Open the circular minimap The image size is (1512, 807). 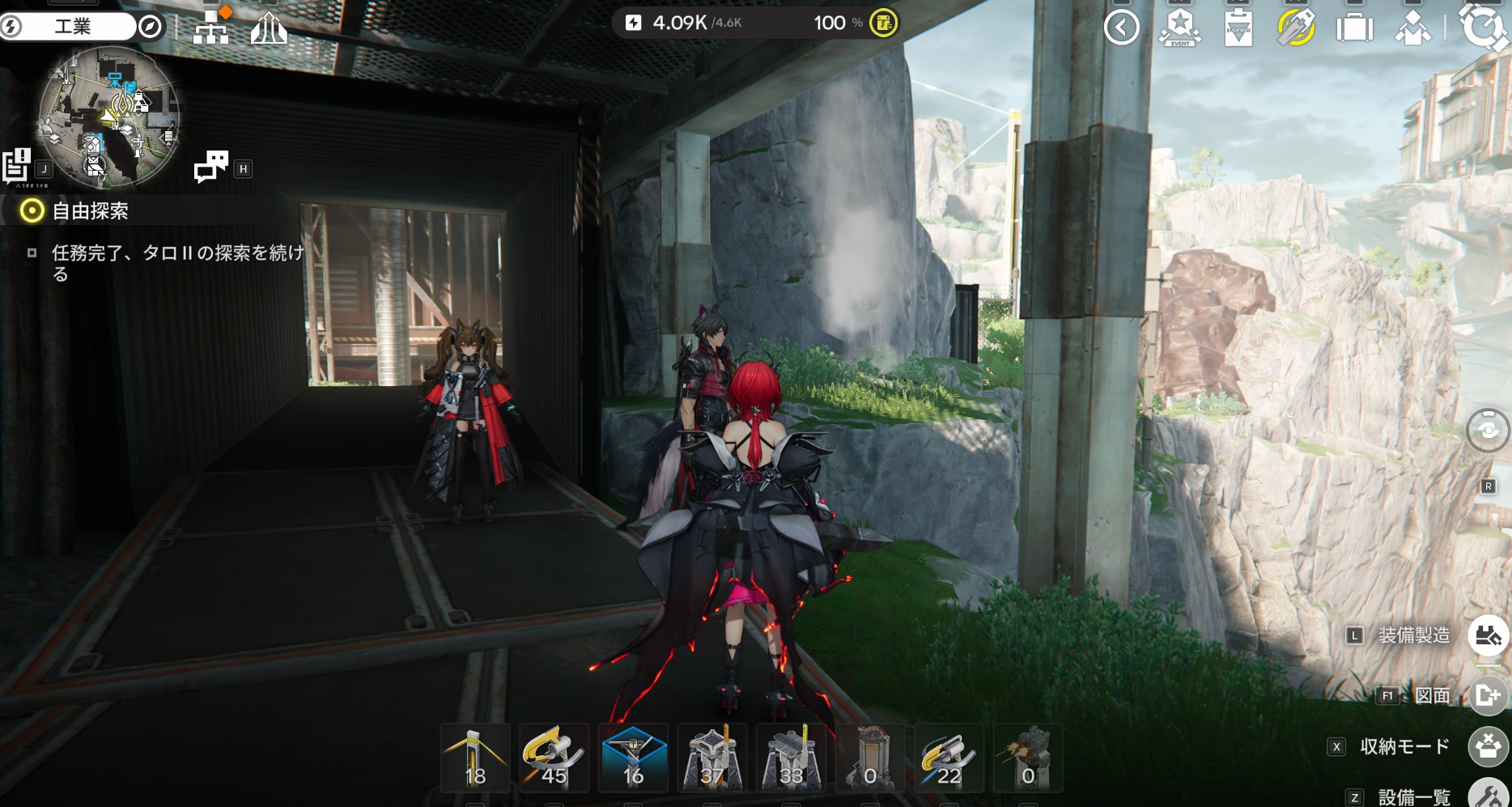[x=108, y=117]
